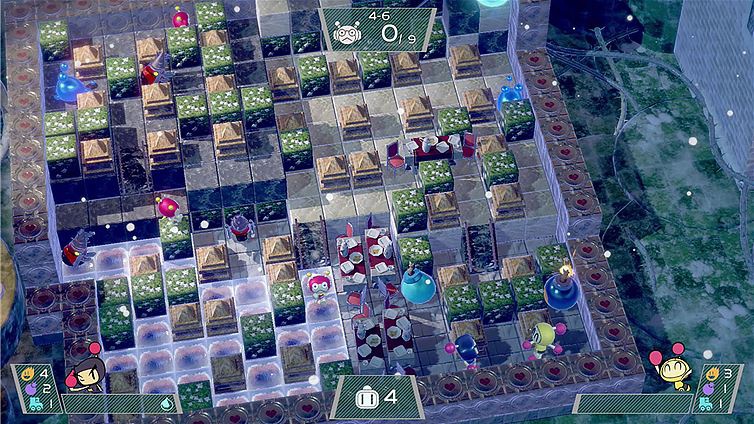Image resolution: width=754 pixels, height=424 pixels.
Task: Click the water drop icon in black Bomberman's bar
Action: [x=165, y=404]
